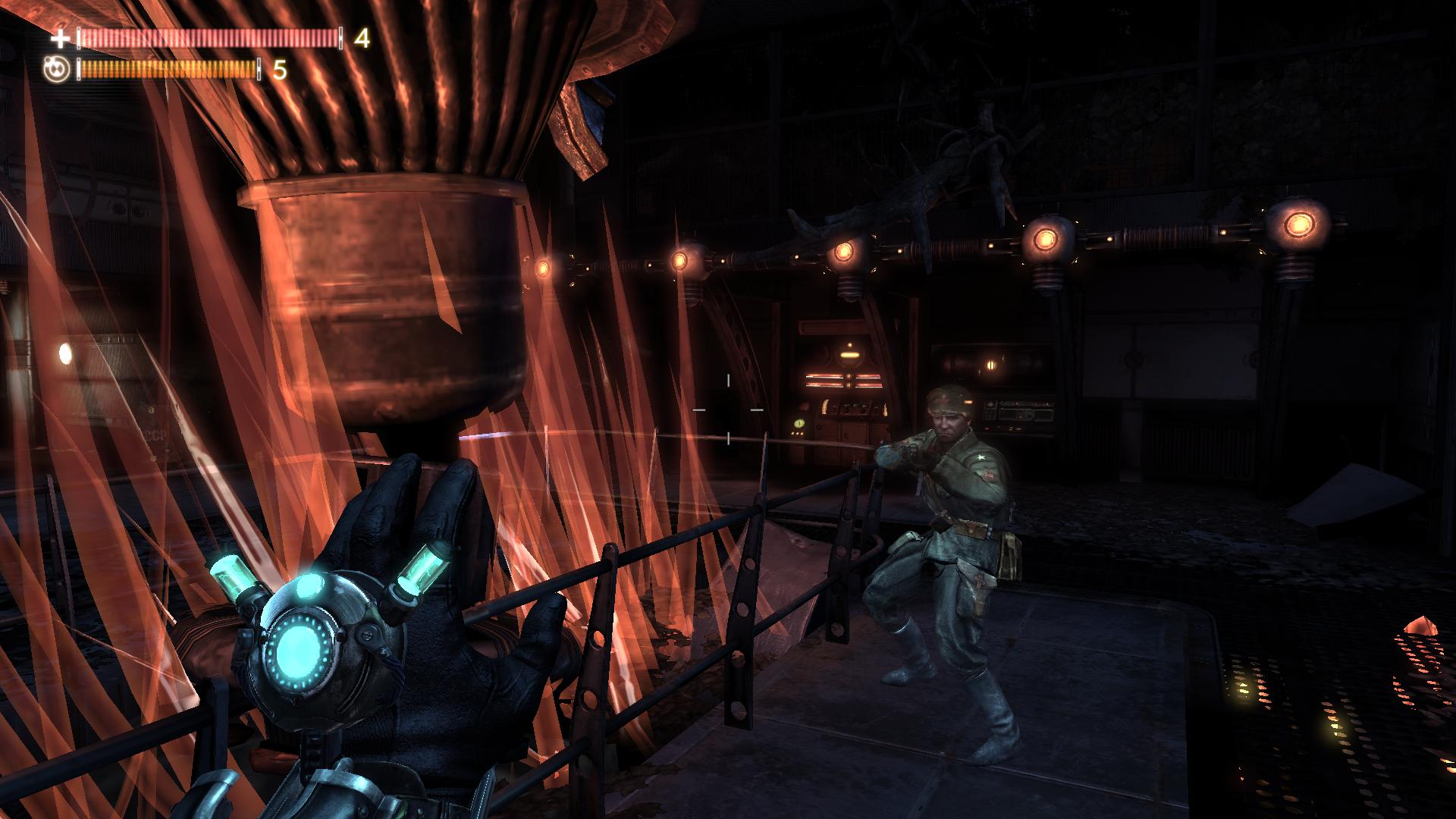Click the health cross icon
The height and width of the screenshot is (819, 1456).
[60, 39]
